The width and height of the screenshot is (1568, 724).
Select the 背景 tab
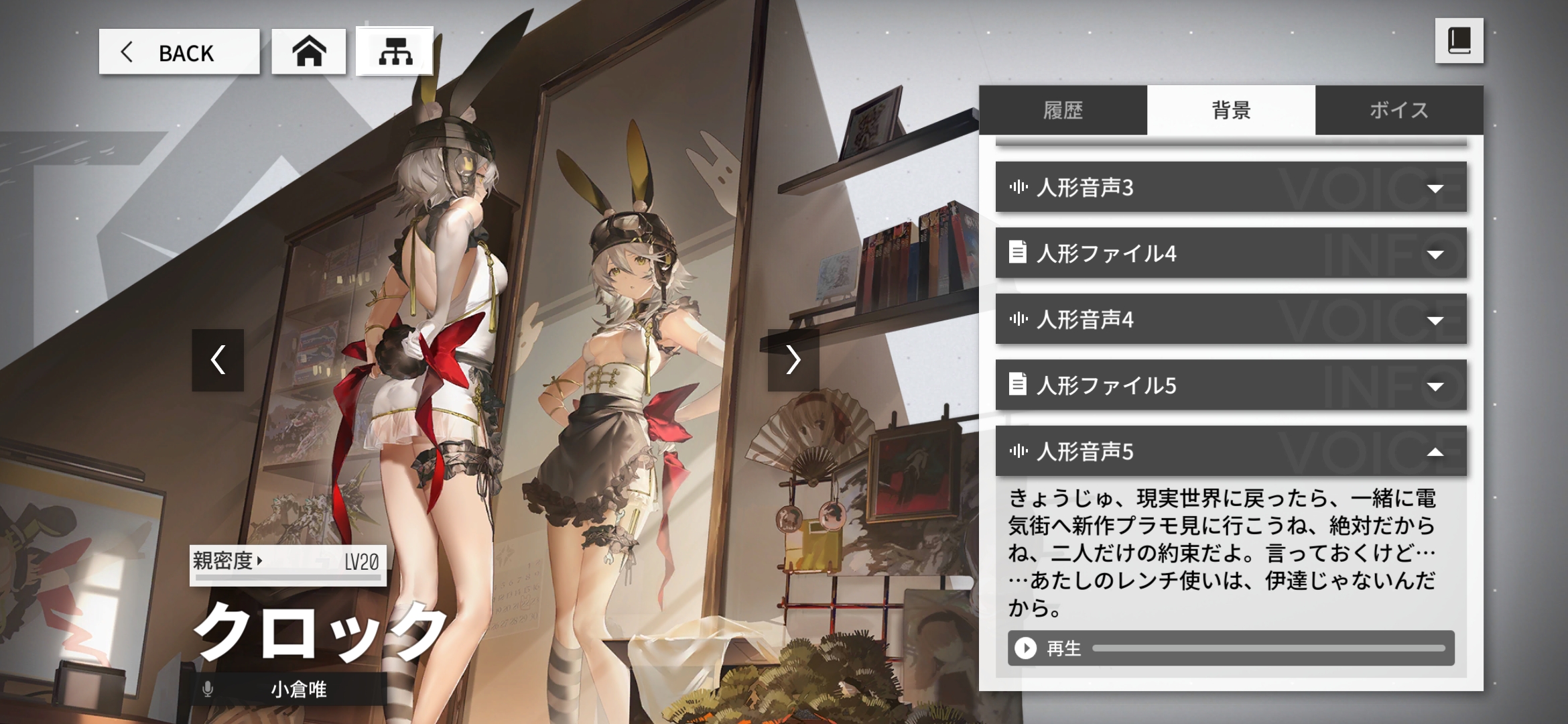(x=1231, y=111)
